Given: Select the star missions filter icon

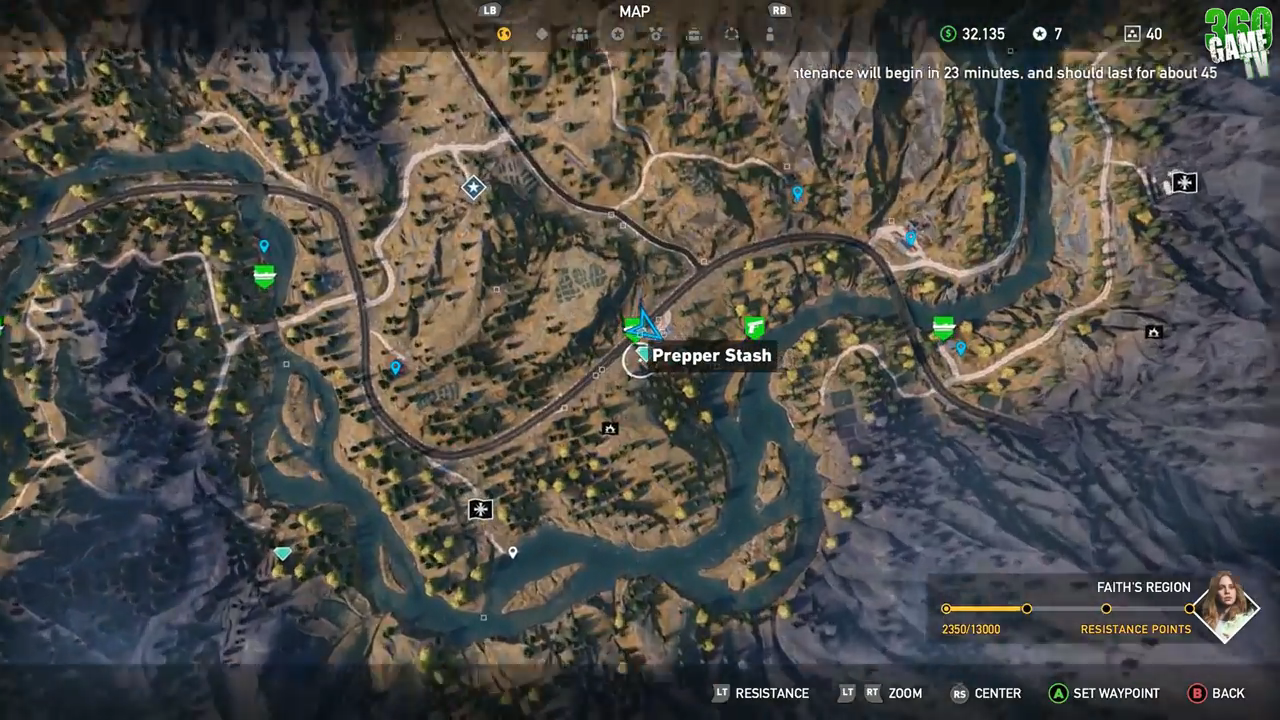Looking at the screenshot, I should coord(618,33).
